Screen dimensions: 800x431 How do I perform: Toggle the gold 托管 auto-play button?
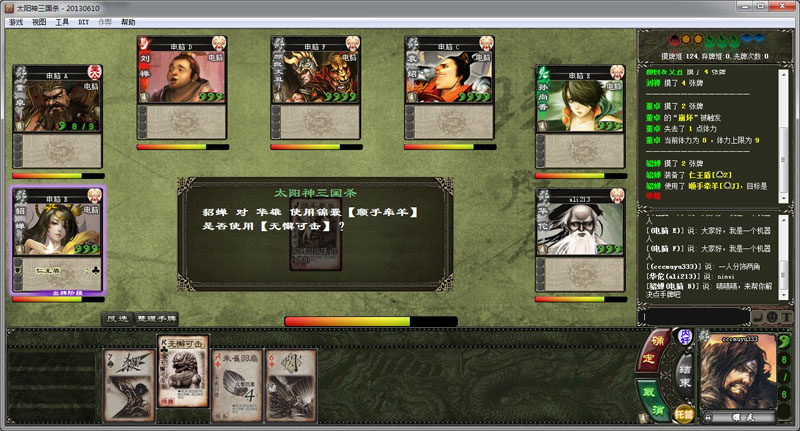coord(683,410)
